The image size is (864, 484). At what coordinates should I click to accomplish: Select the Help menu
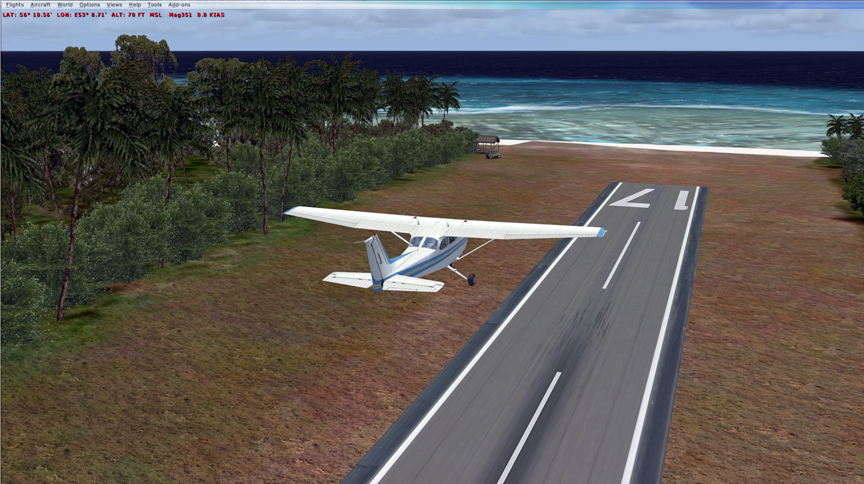135,4
